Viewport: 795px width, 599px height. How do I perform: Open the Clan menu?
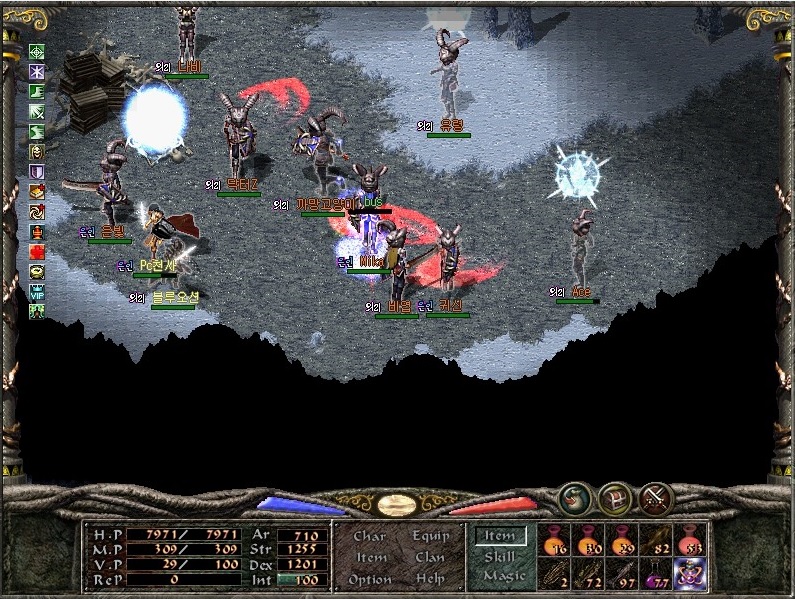430,558
